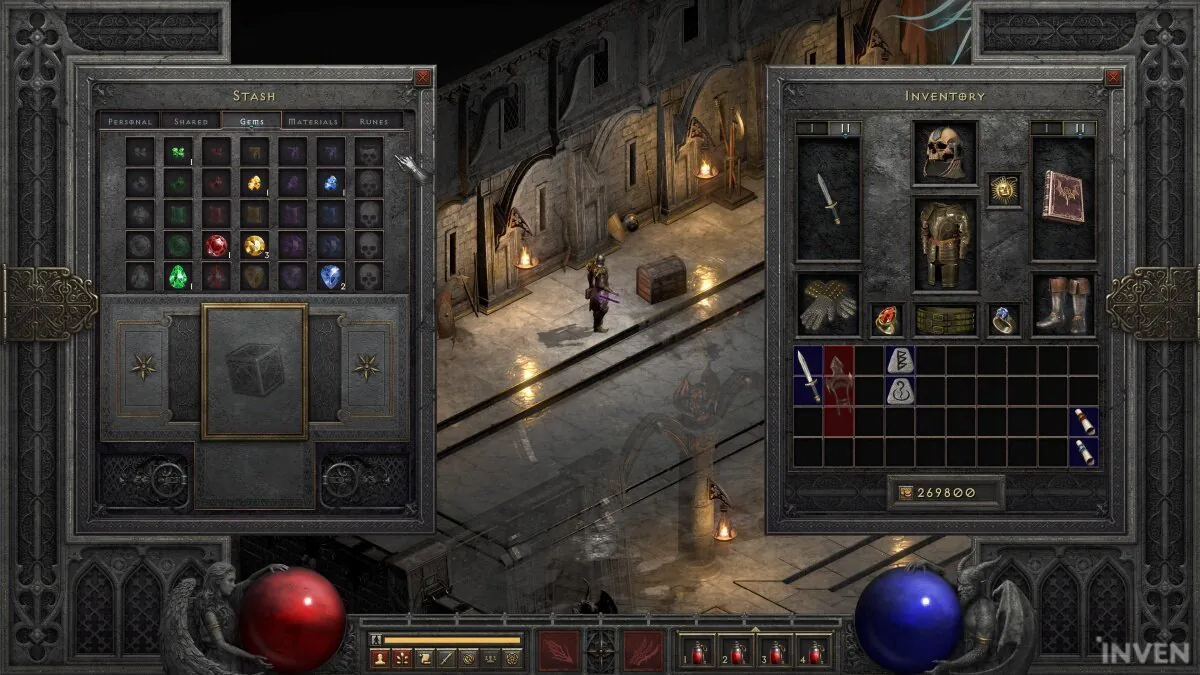Close the Stash window
This screenshot has width=1200, height=675.
tap(423, 77)
